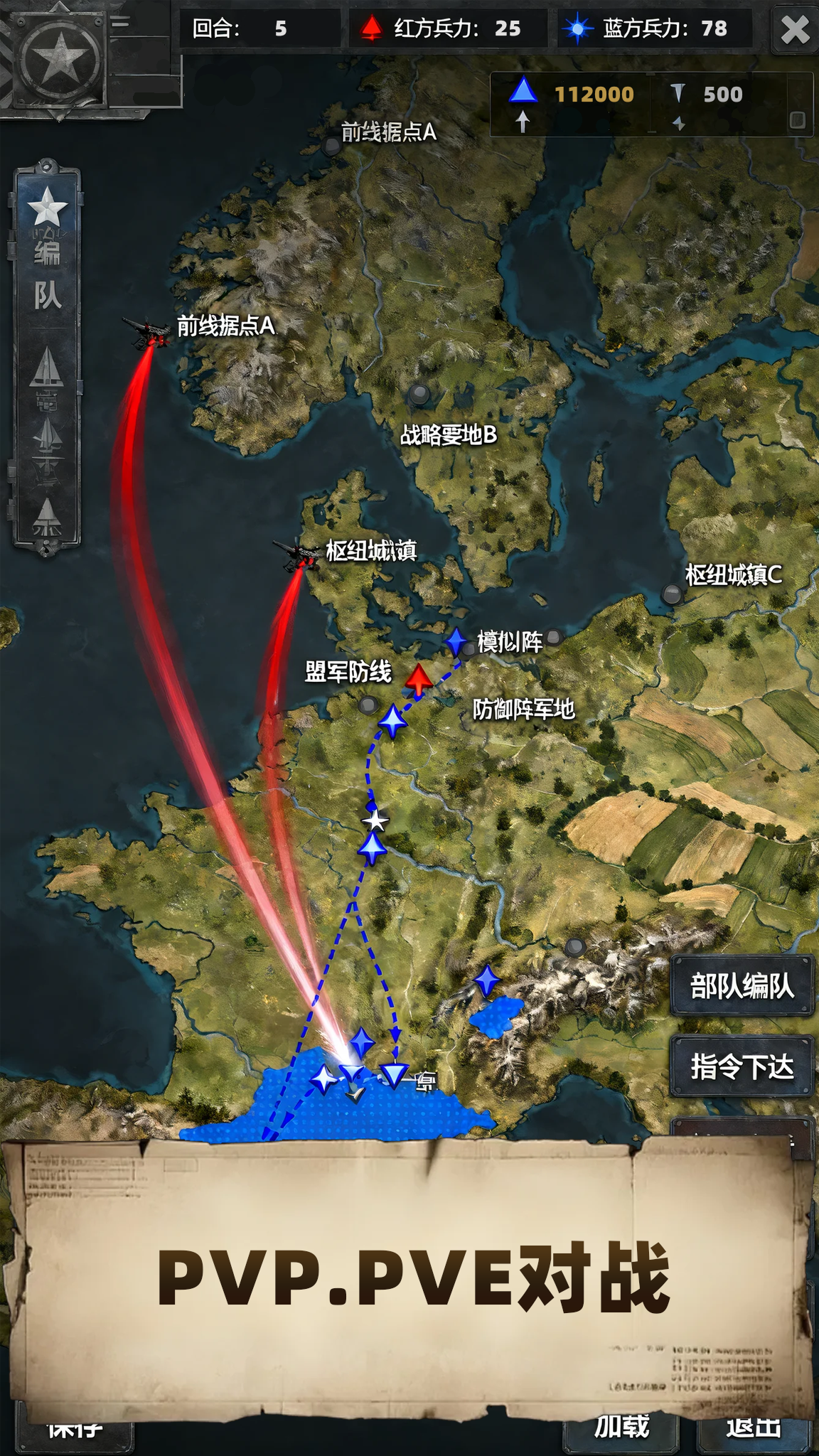
Task: Select the gray node beside 盟军防线
Action: click(x=368, y=705)
